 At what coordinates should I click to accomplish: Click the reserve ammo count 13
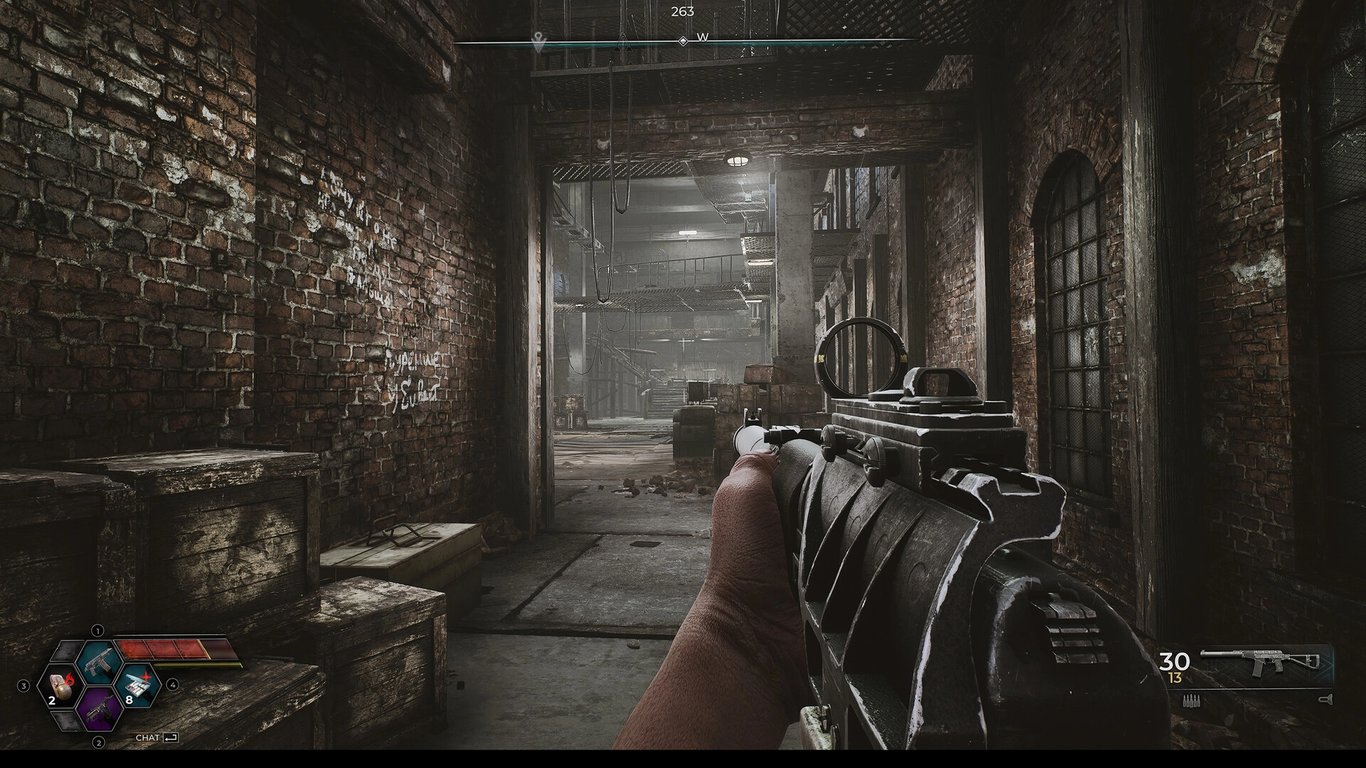pos(1173,677)
